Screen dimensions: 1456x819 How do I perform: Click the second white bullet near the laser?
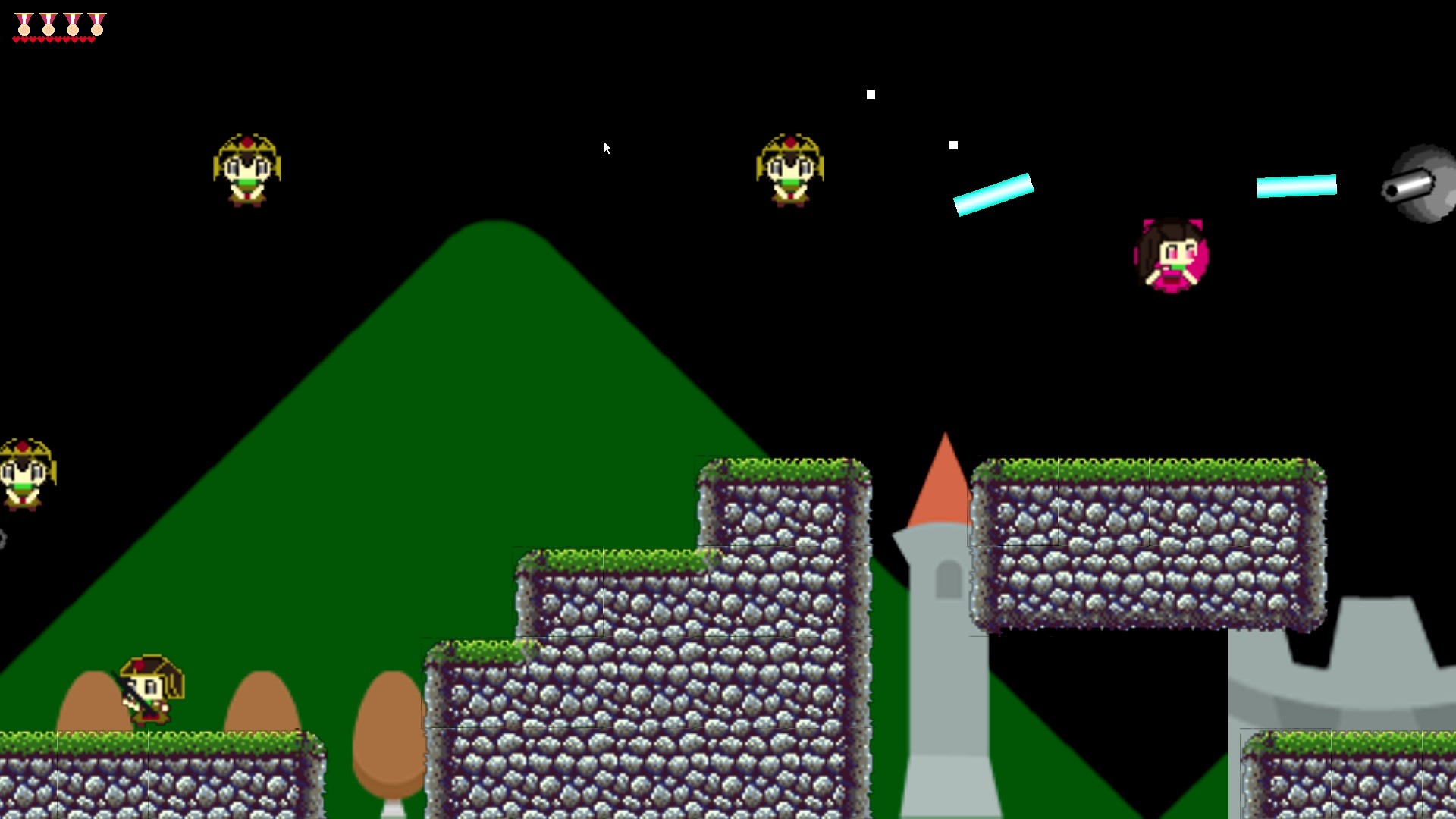953,143
